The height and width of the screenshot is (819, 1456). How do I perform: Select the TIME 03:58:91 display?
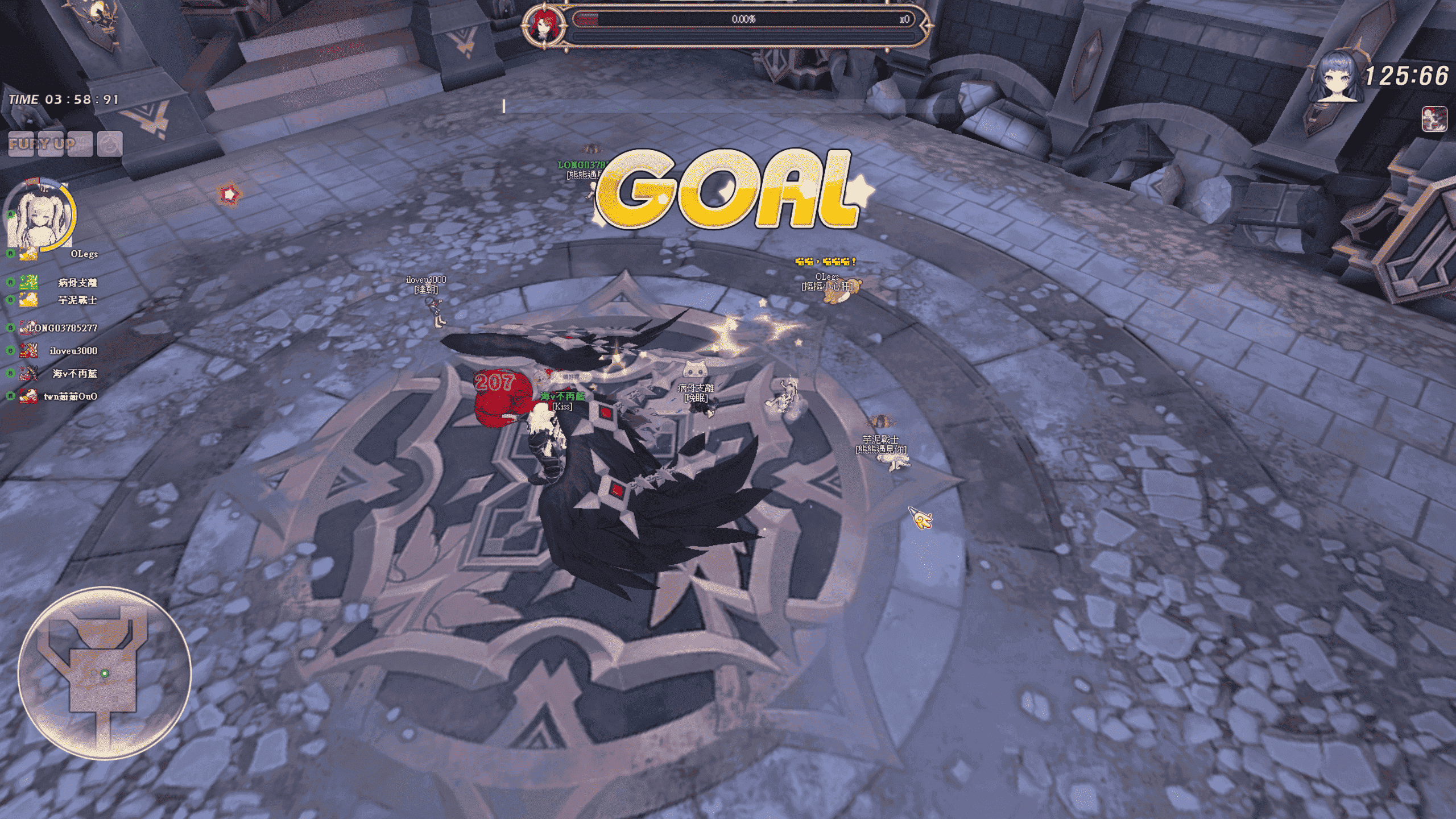63,100
